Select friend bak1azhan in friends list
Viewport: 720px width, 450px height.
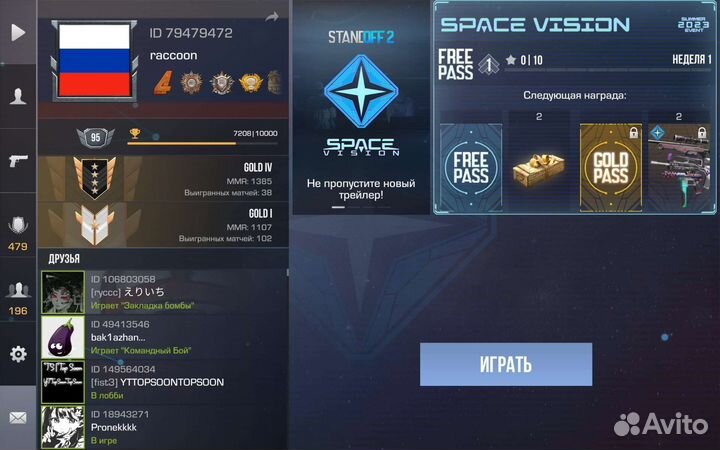[x=163, y=337]
